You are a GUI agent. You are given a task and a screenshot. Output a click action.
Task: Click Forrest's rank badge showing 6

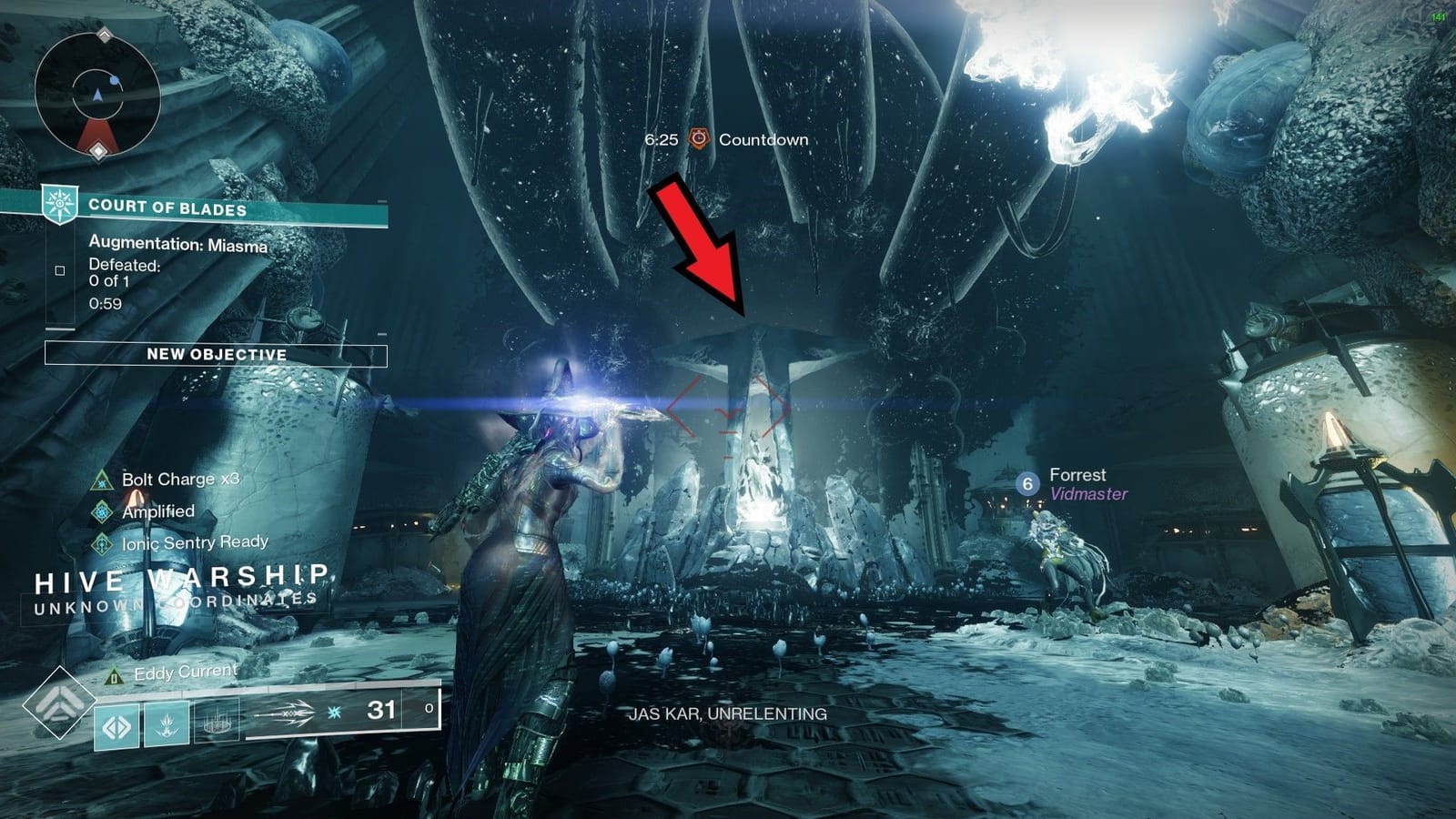coord(1028,484)
